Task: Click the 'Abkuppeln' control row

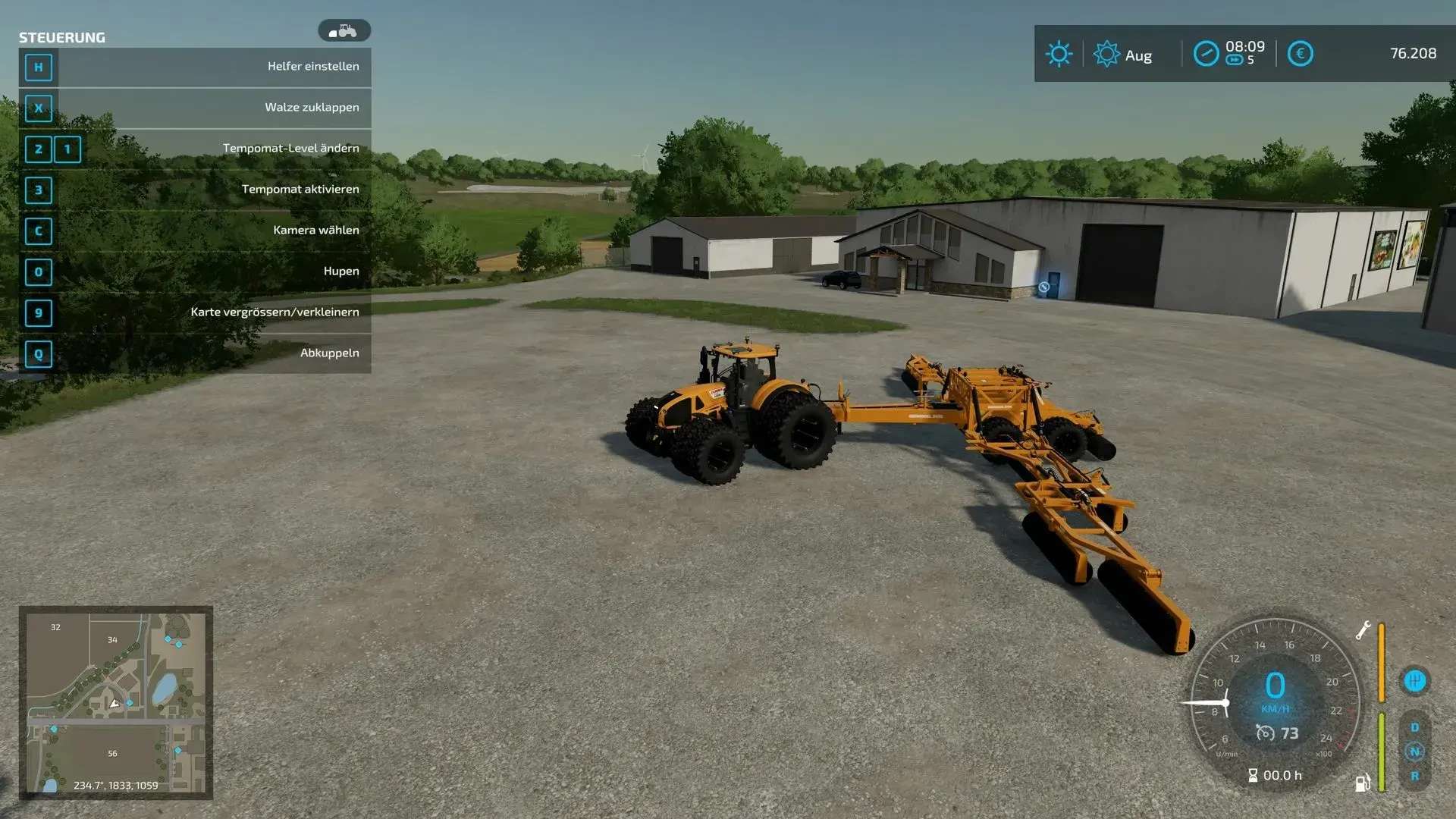Action: coord(195,353)
